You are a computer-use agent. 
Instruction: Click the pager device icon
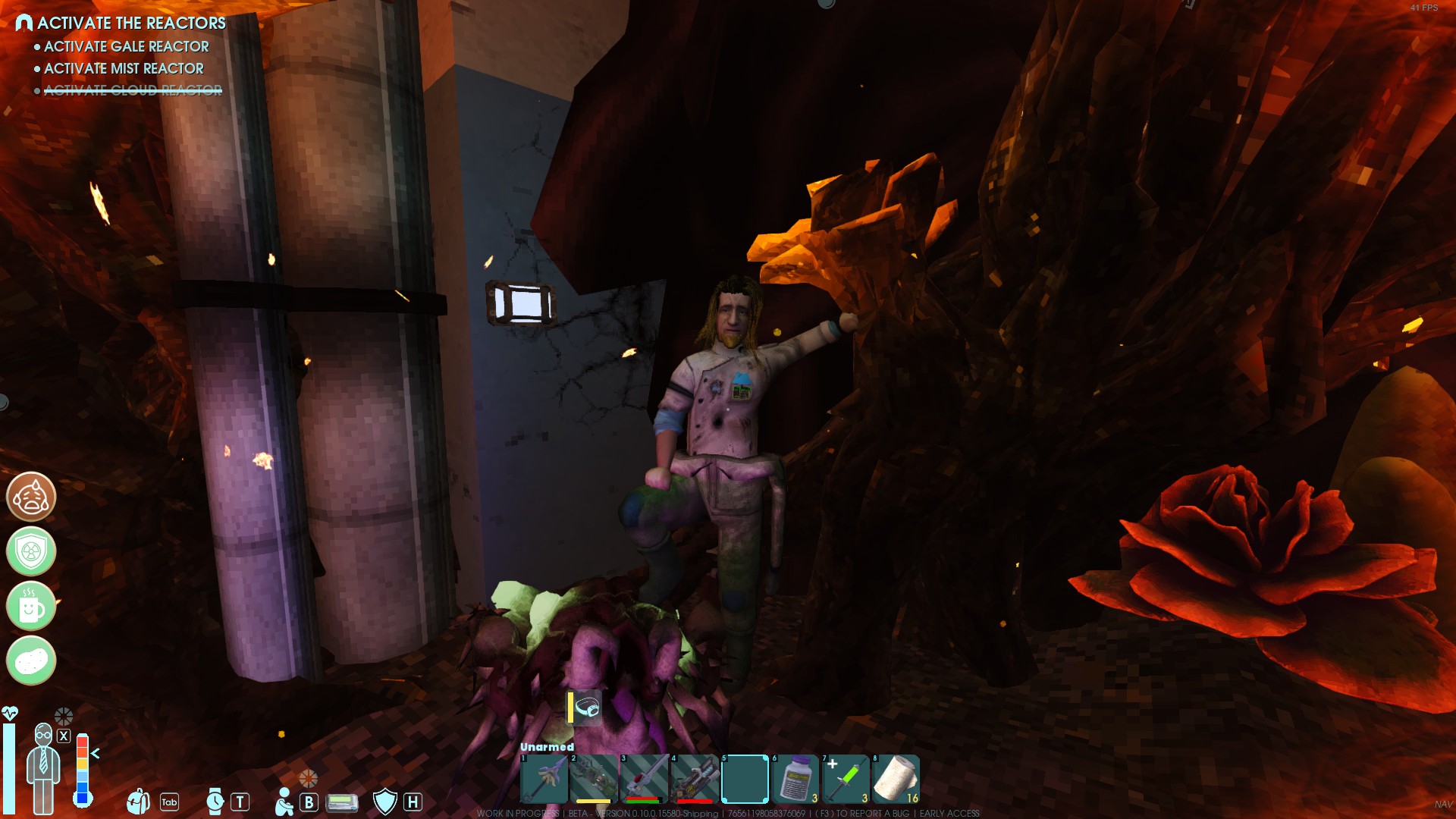point(341,802)
